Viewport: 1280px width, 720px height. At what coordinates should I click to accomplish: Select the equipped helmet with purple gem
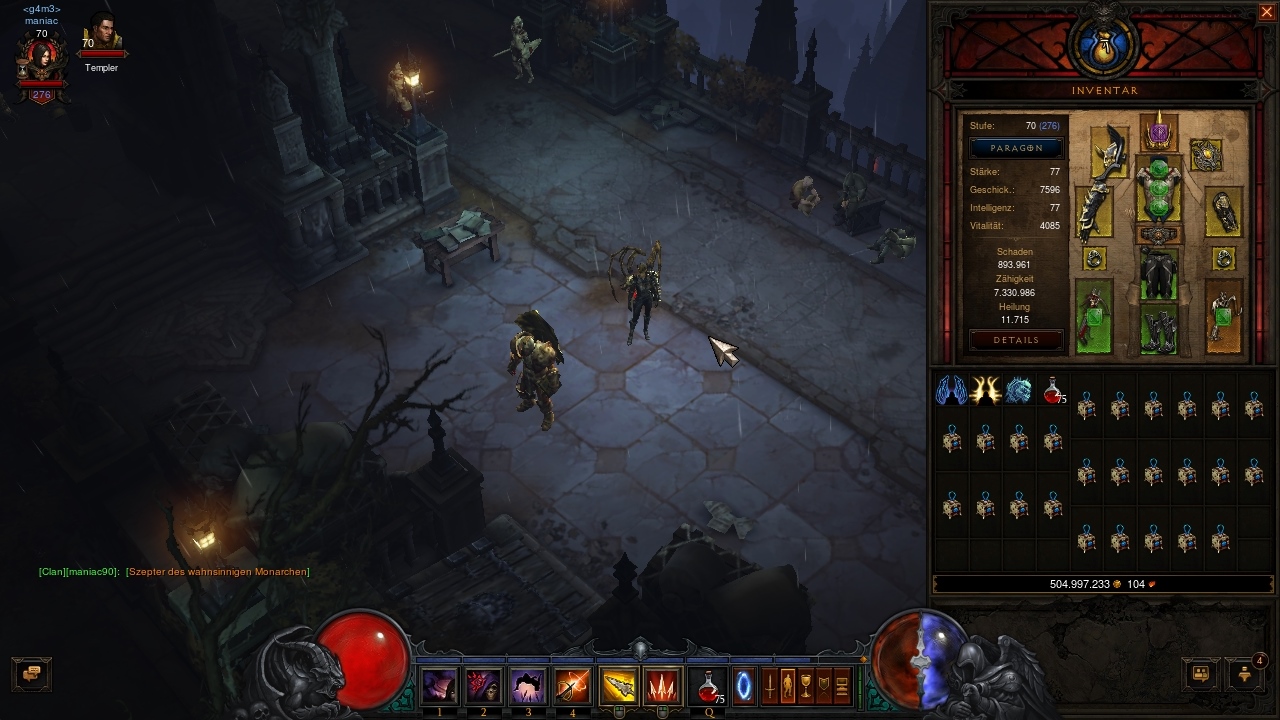coord(1158,133)
